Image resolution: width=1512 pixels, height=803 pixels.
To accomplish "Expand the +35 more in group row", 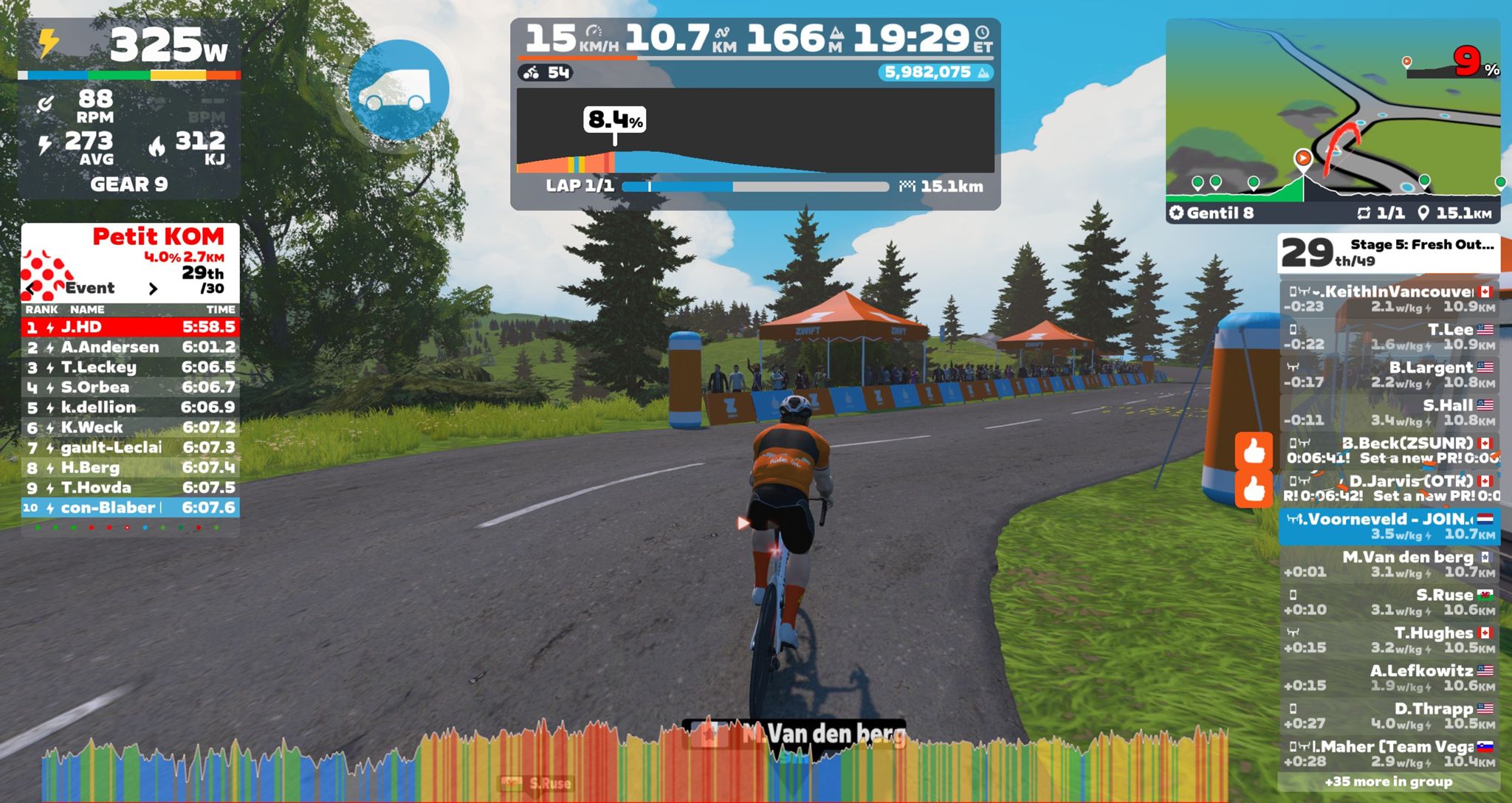I will point(1388,782).
